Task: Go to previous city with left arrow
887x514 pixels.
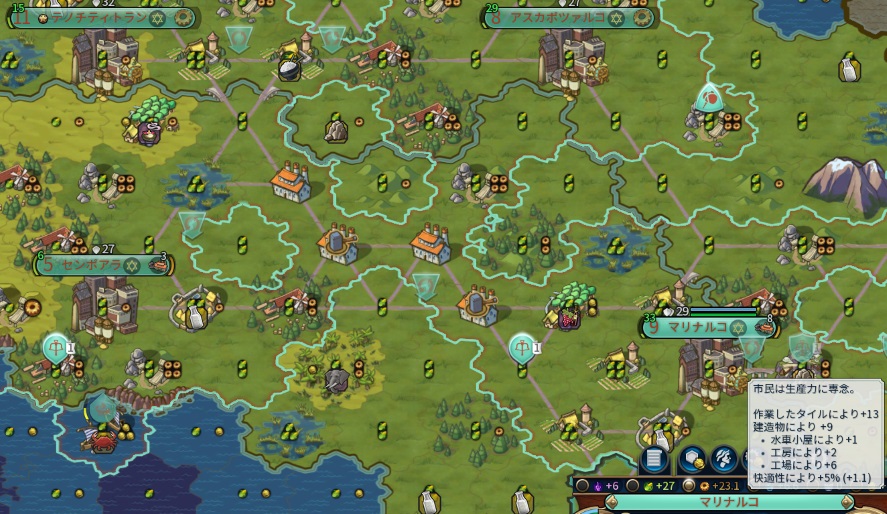Action: tap(612, 502)
